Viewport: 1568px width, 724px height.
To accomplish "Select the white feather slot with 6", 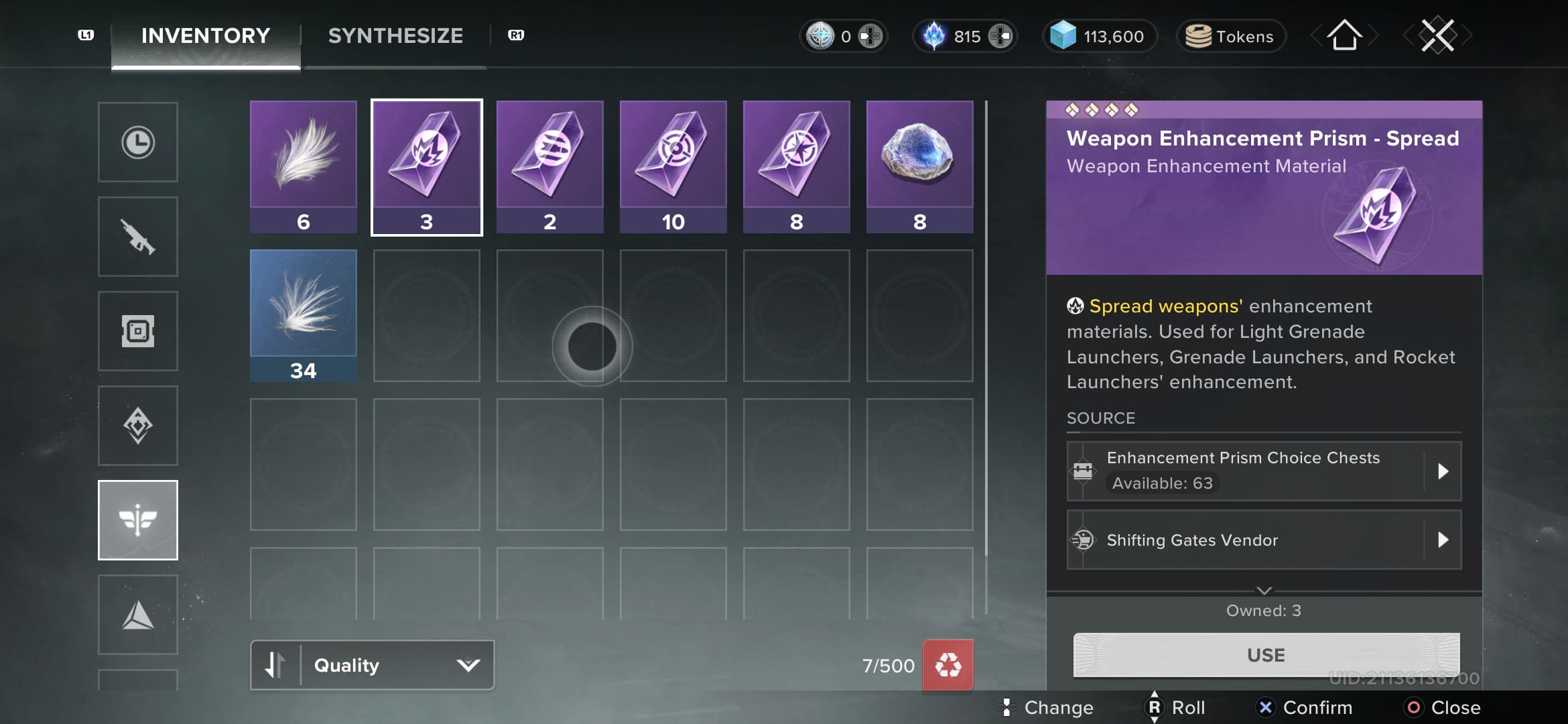I will (304, 166).
